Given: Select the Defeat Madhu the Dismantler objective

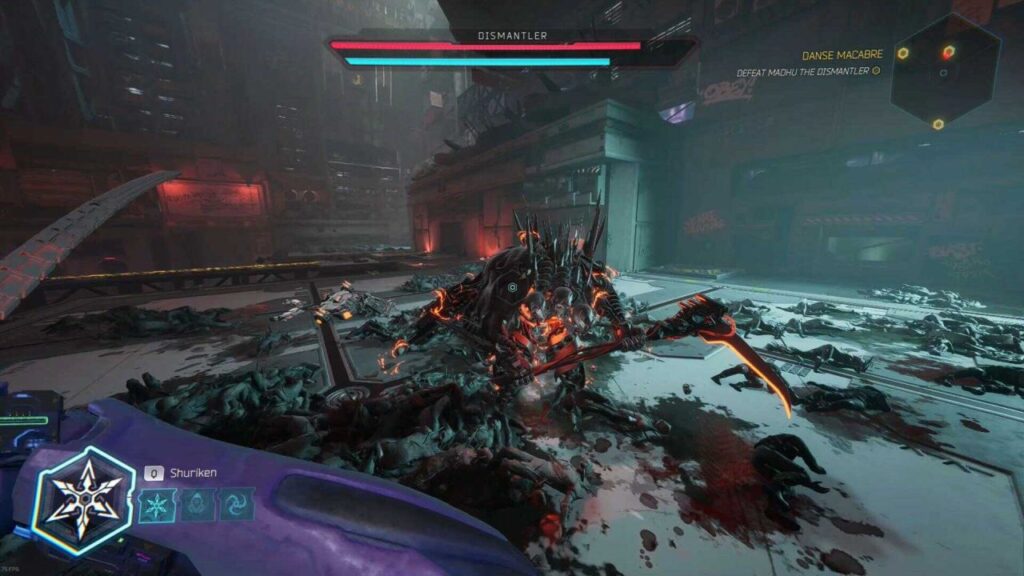Looking at the screenshot, I should click(803, 72).
